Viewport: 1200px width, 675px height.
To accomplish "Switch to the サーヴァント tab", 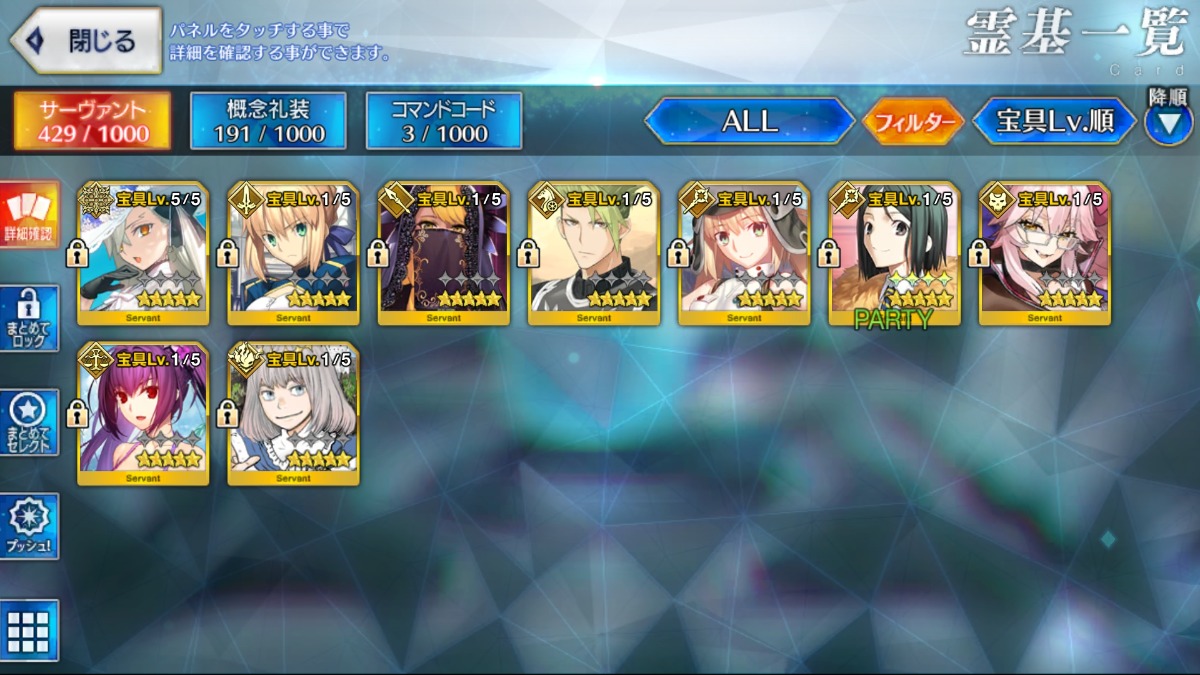I will tap(92, 121).
